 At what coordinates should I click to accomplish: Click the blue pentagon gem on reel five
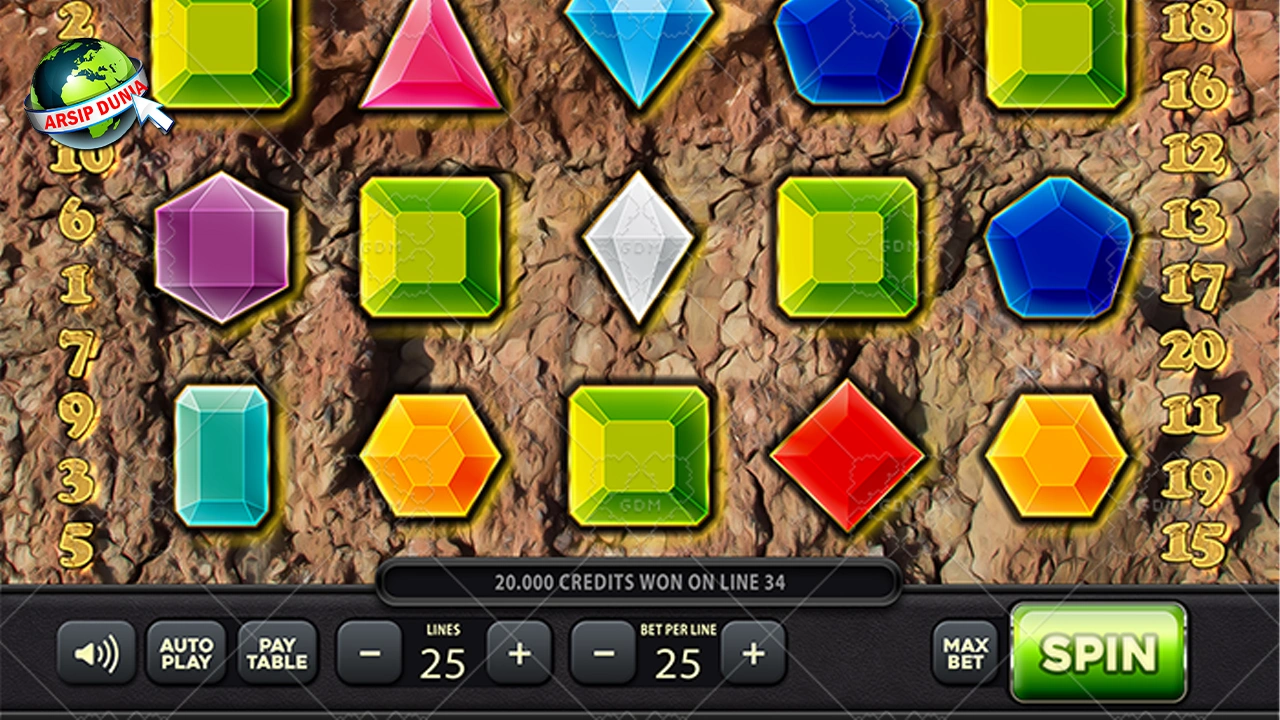(x=1060, y=245)
